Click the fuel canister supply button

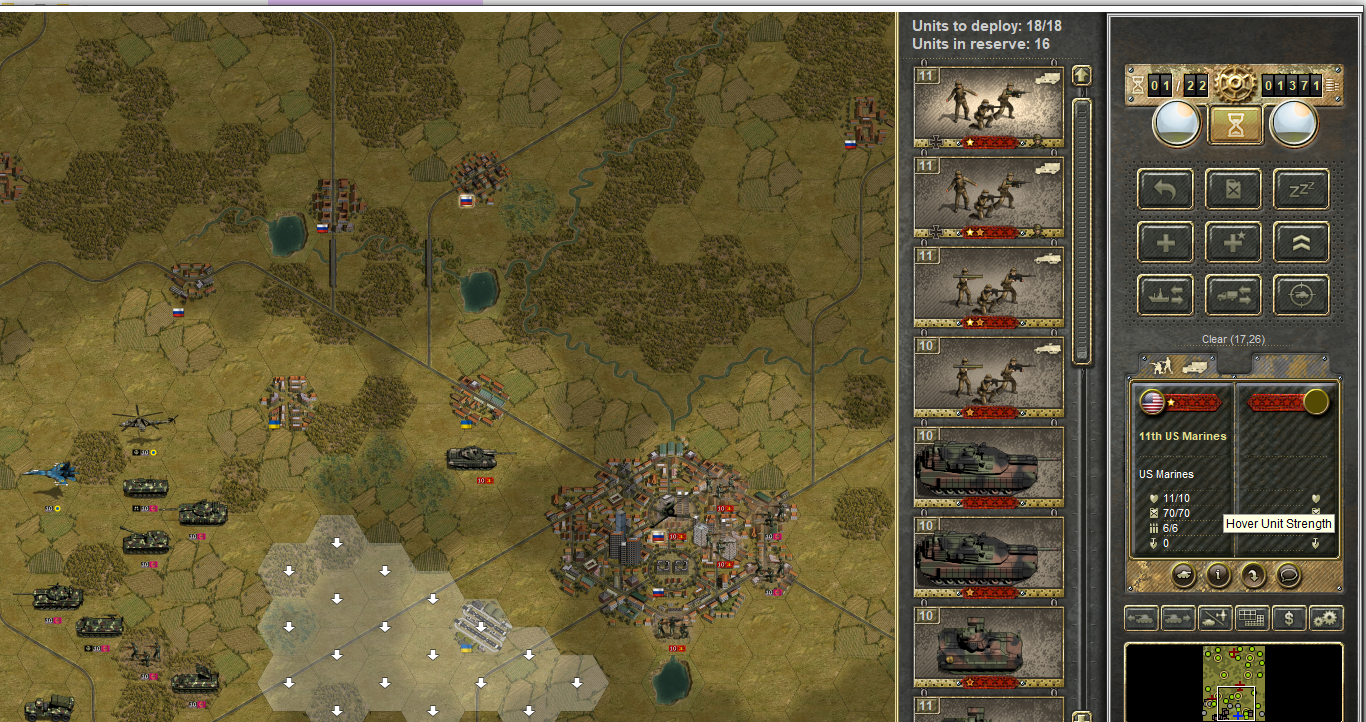1233,189
